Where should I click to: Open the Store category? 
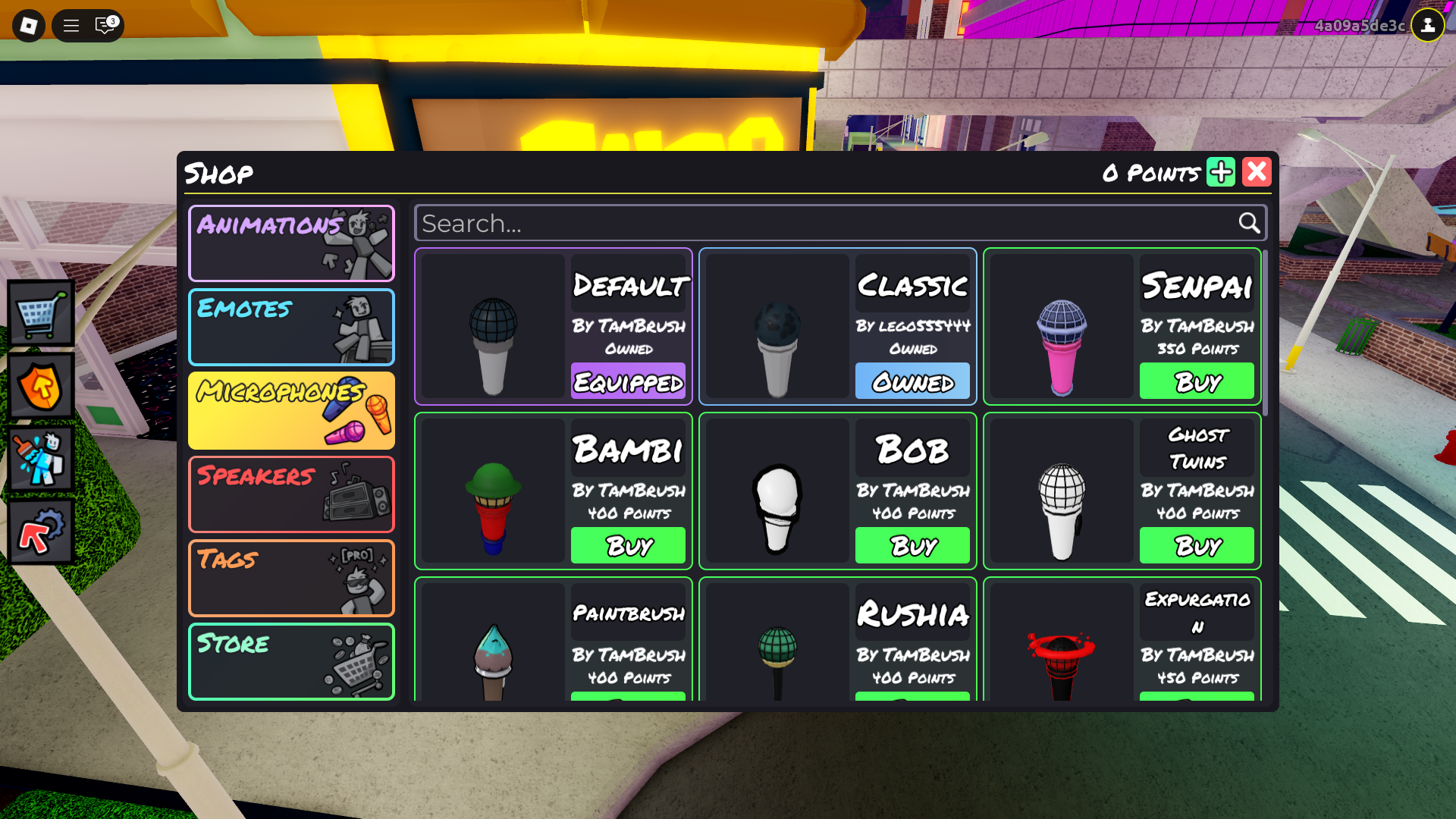[291, 661]
